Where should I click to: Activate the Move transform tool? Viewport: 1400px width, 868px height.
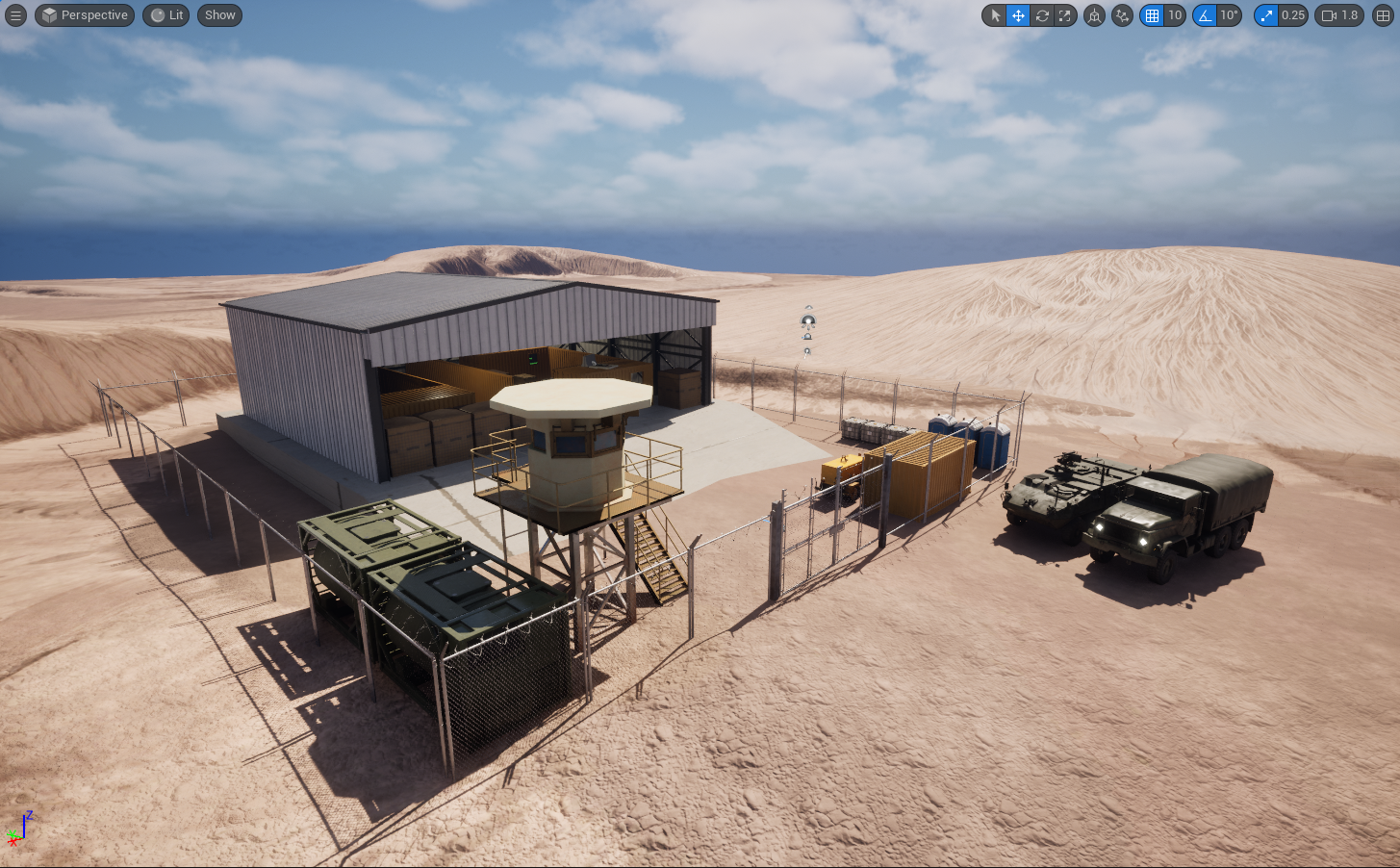(1017, 15)
